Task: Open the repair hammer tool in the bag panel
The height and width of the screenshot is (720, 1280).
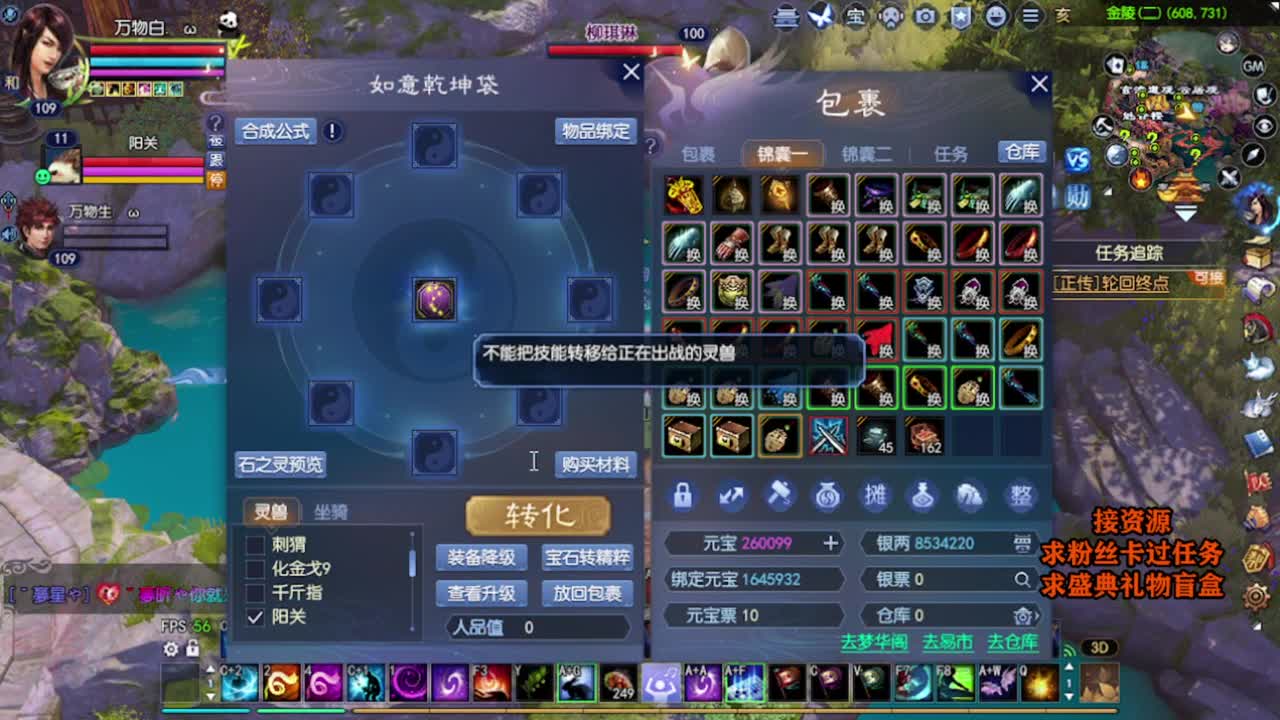Action: 780,497
